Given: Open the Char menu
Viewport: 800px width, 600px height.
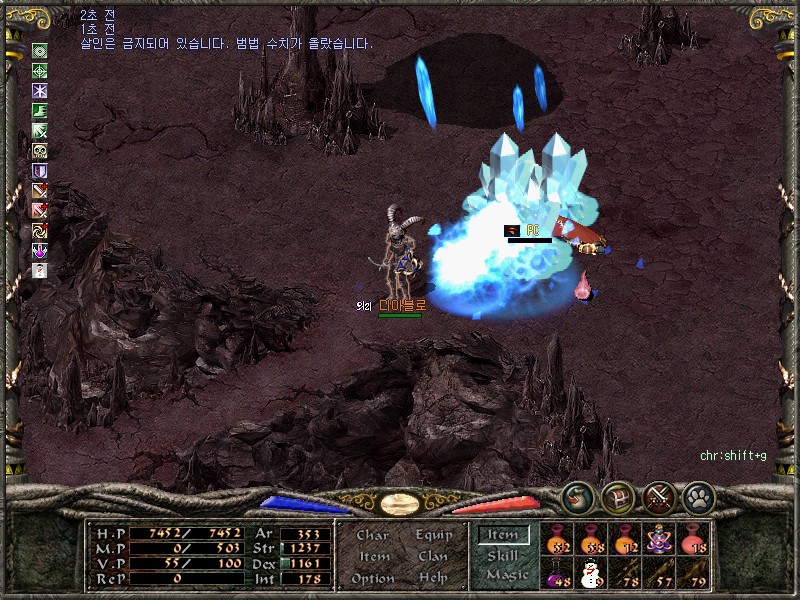Looking at the screenshot, I should point(372,535).
